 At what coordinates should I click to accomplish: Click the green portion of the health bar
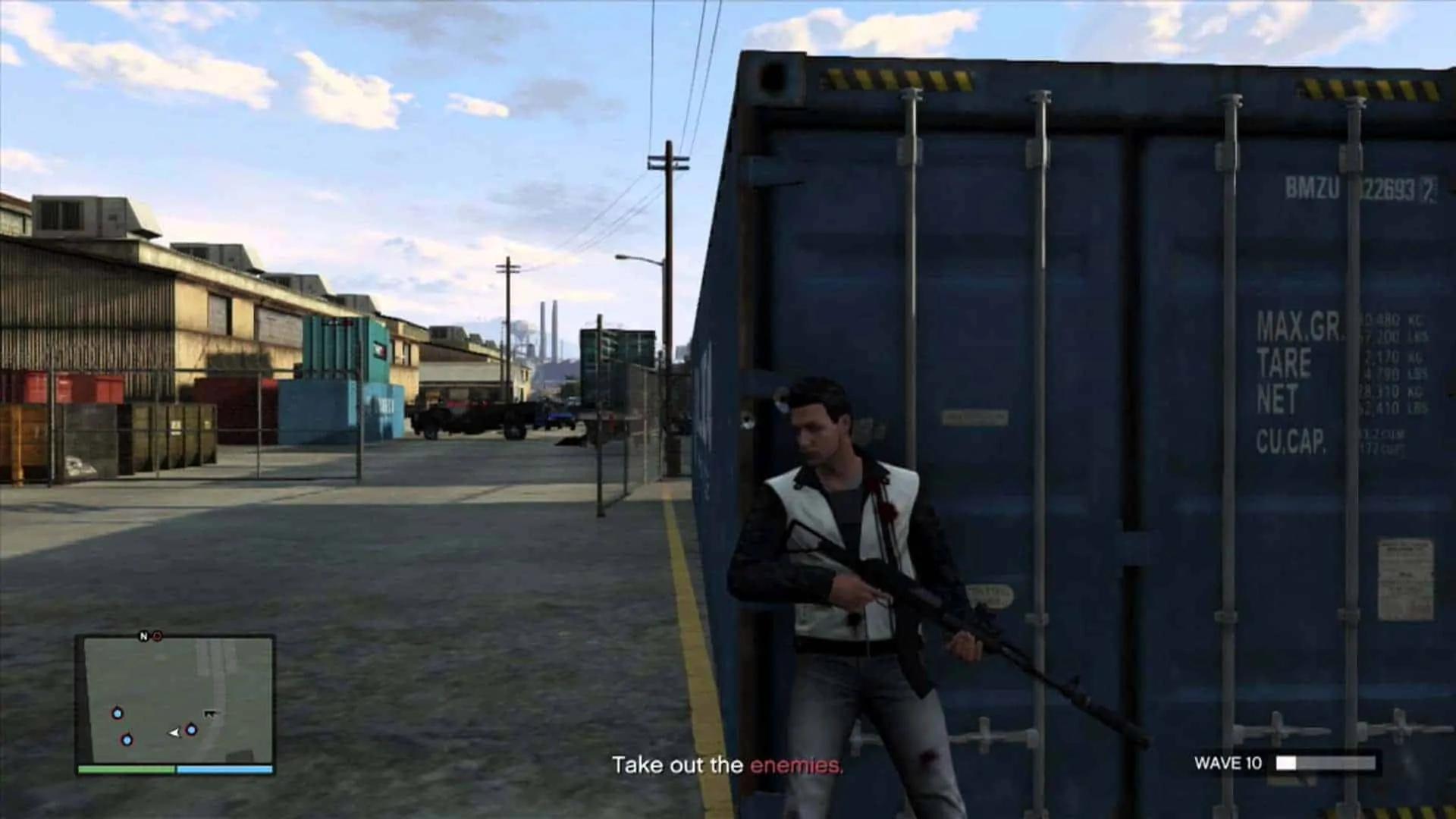coord(125,769)
